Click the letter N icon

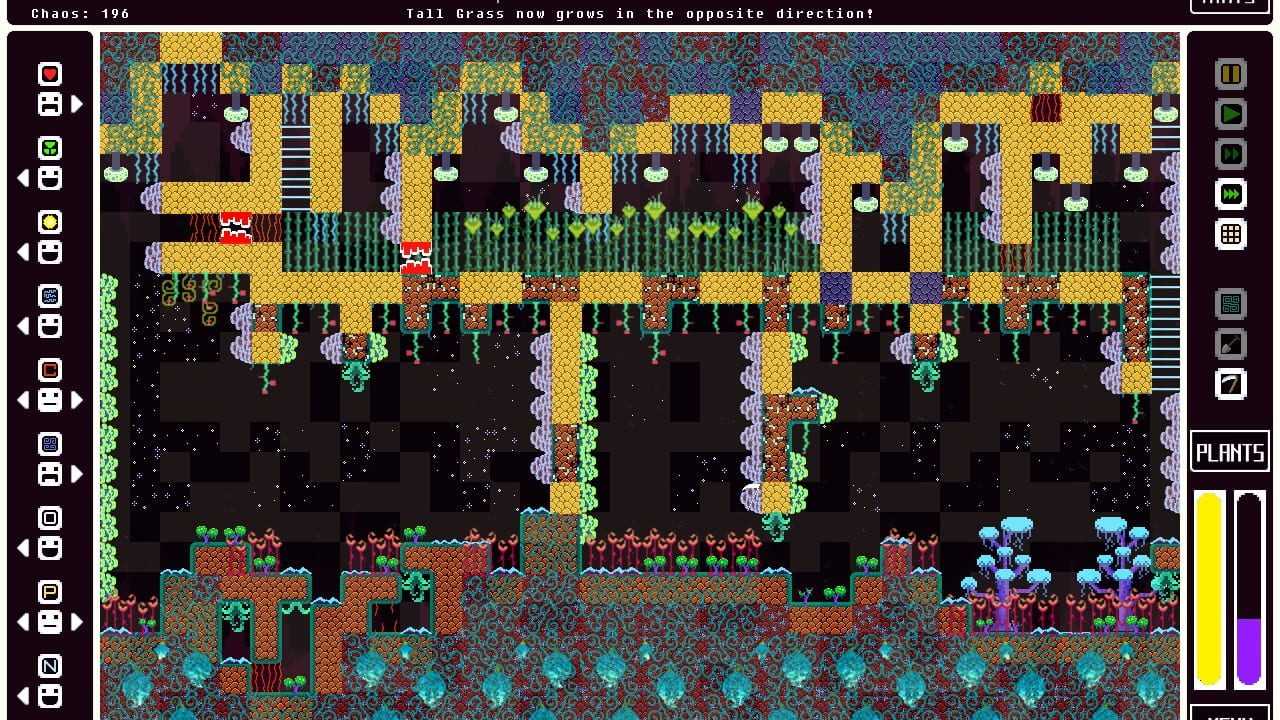(x=50, y=666)
